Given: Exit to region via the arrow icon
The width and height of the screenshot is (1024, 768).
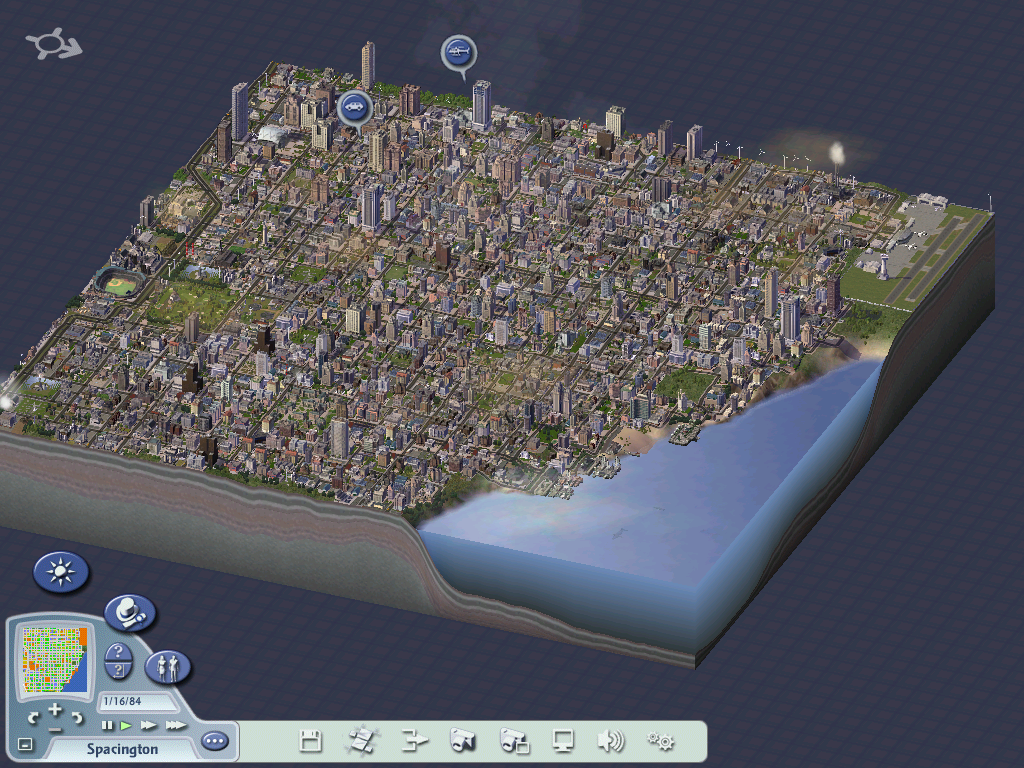Looking at the screenshot, I should click(413, 741).
